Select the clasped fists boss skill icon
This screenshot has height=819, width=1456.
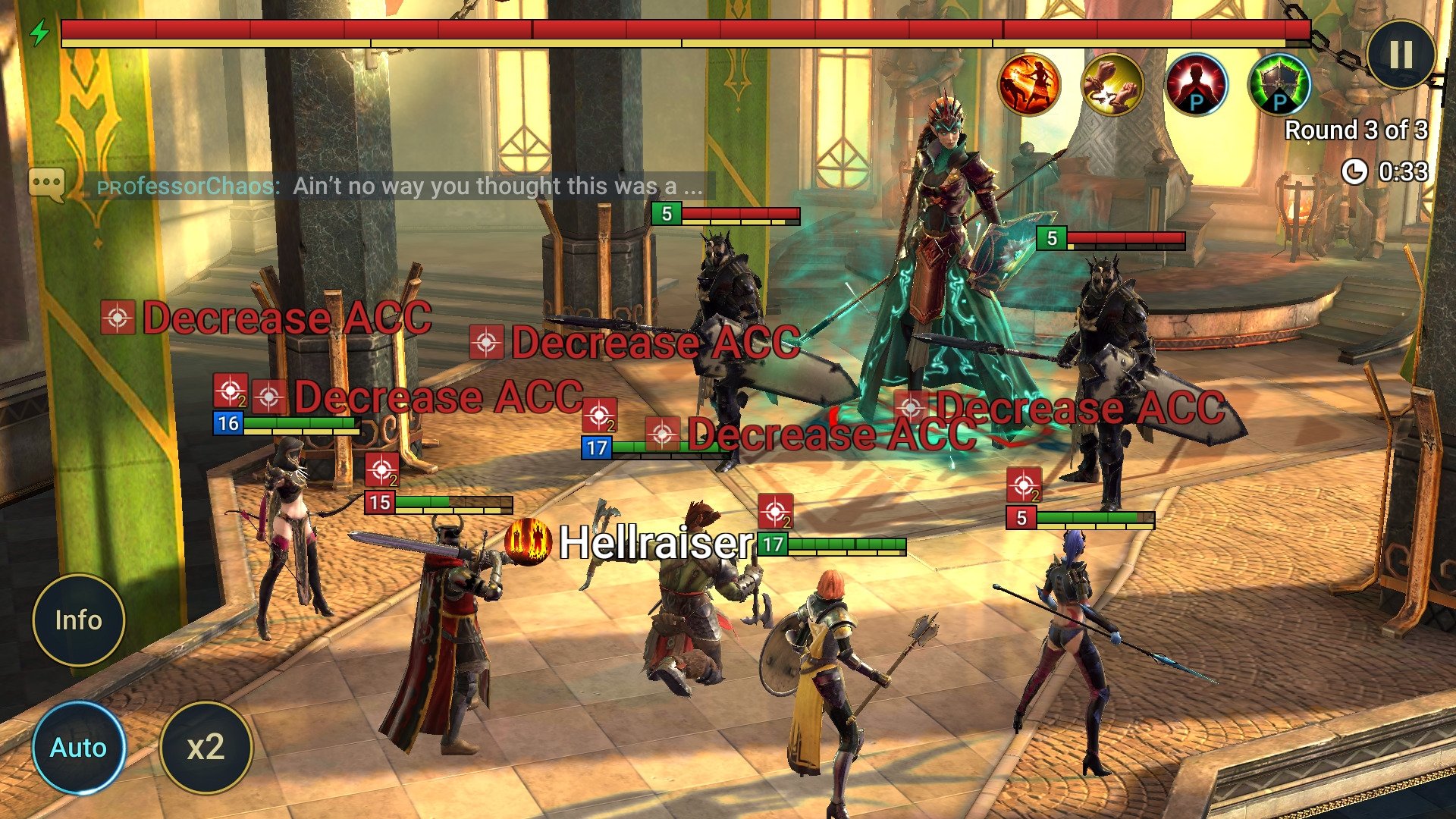[1112, 85]
